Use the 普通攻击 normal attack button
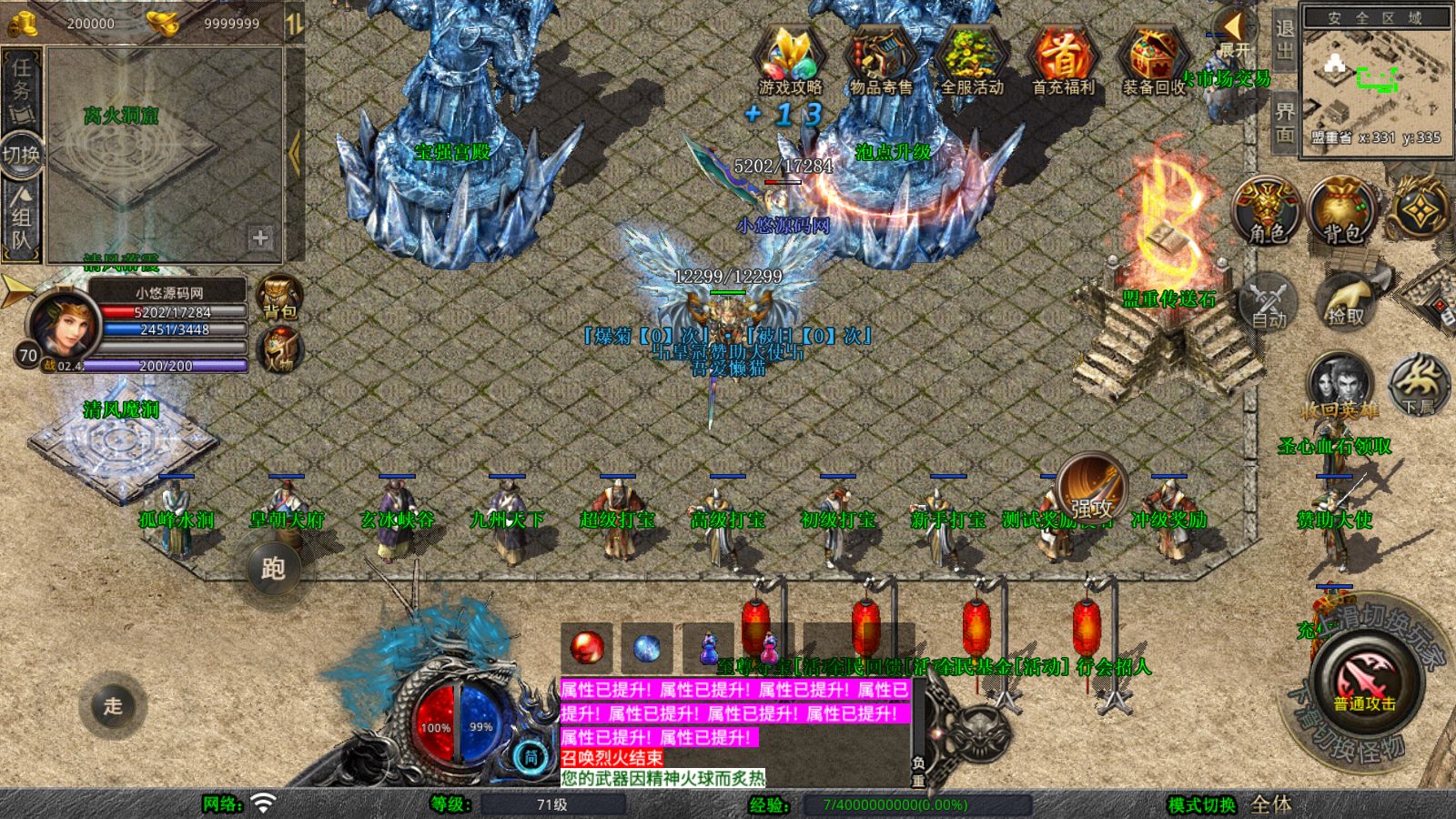Screen dimensions: 1456x819 (x=1365, y=682)
